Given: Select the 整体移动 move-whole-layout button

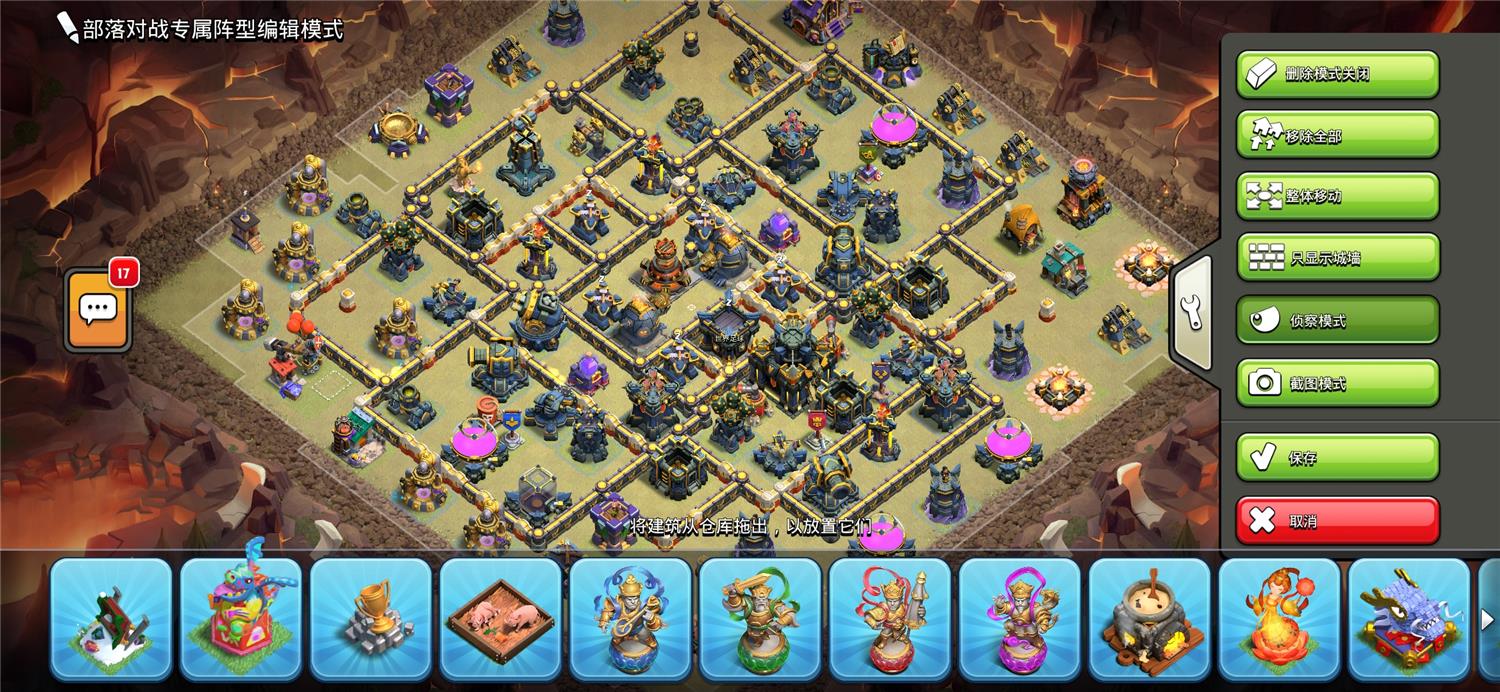Looking at the screenshot, I should tap(1337, 196).
